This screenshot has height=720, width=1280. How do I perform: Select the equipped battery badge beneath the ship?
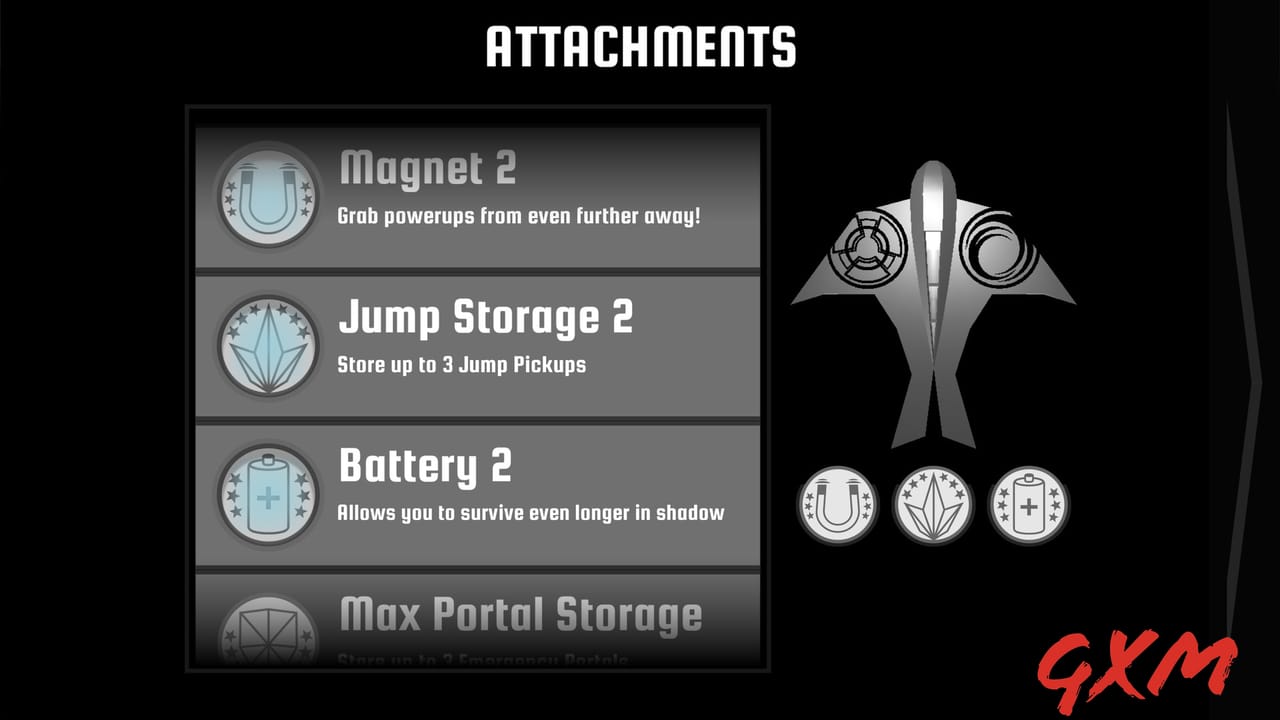(1028, 505)
